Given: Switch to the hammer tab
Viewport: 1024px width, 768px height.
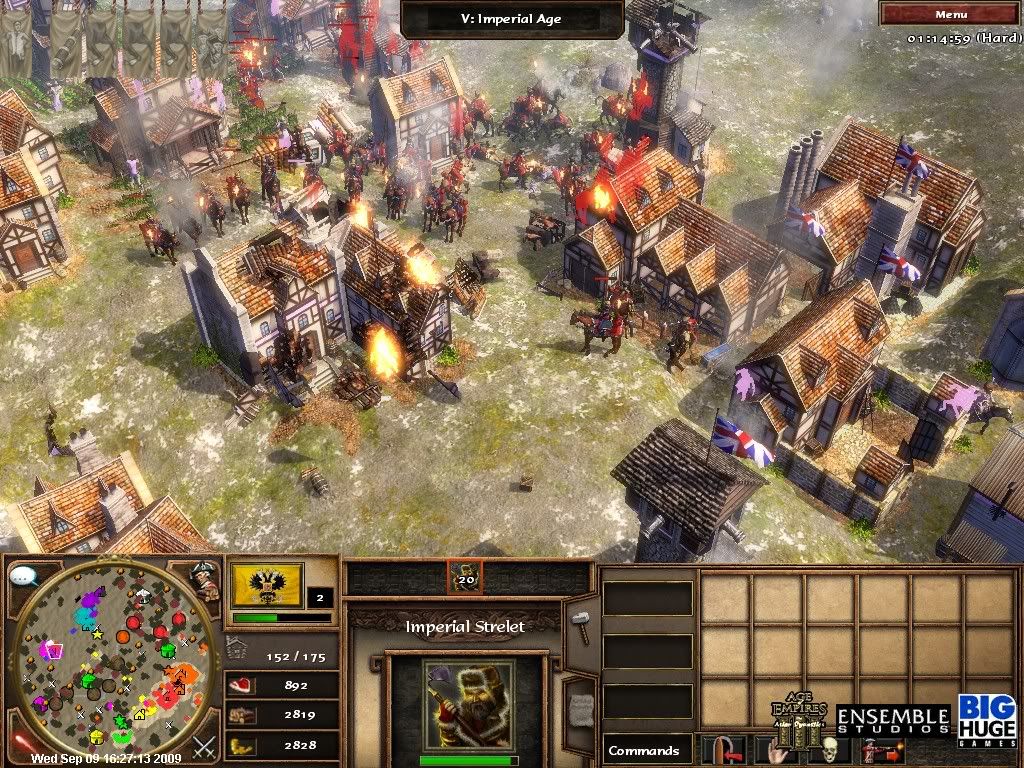Looking at the screenshot, I should tap(581, 625).
